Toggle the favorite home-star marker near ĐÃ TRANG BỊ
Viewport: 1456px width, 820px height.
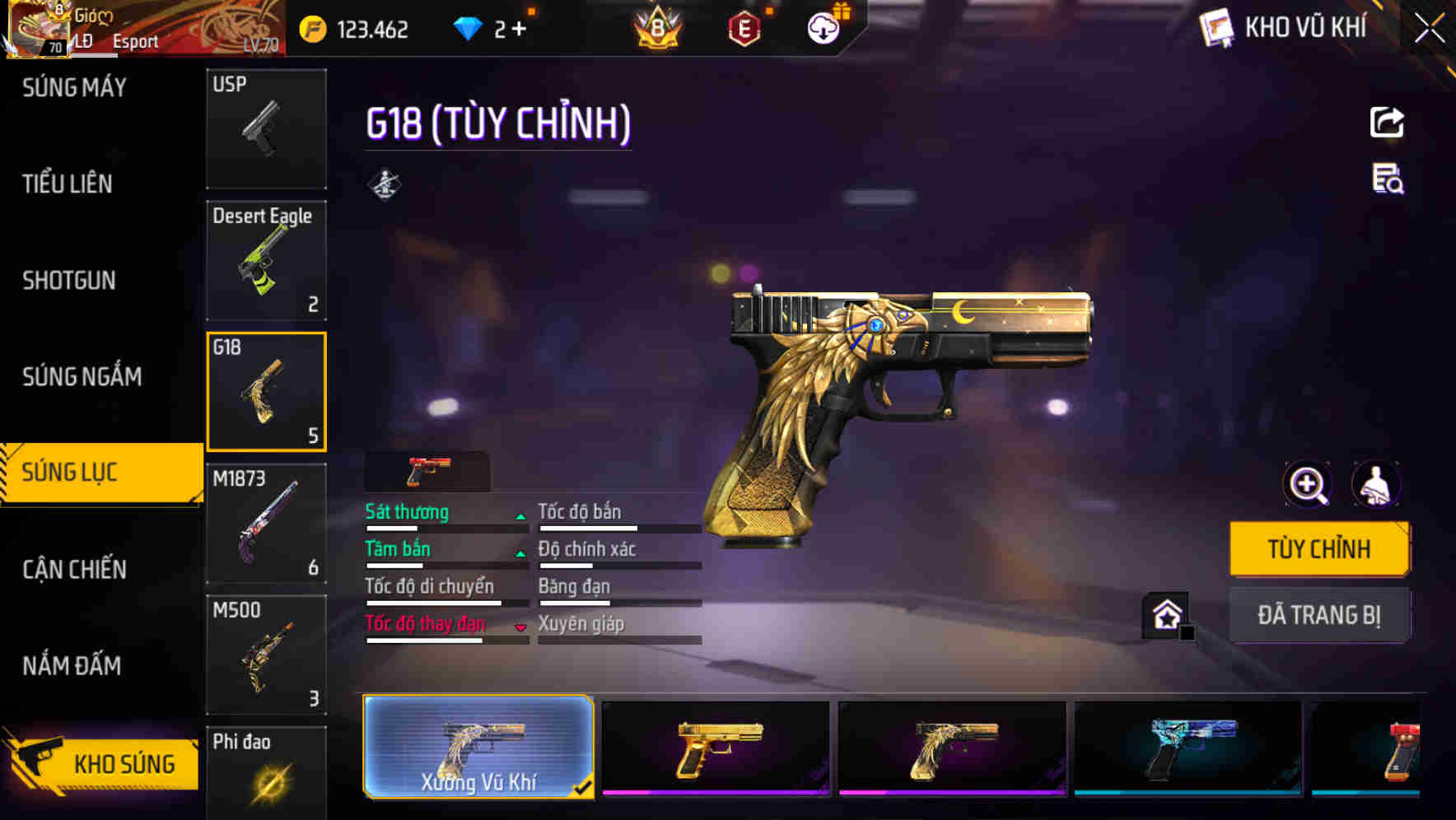(x=1166, y=613)
